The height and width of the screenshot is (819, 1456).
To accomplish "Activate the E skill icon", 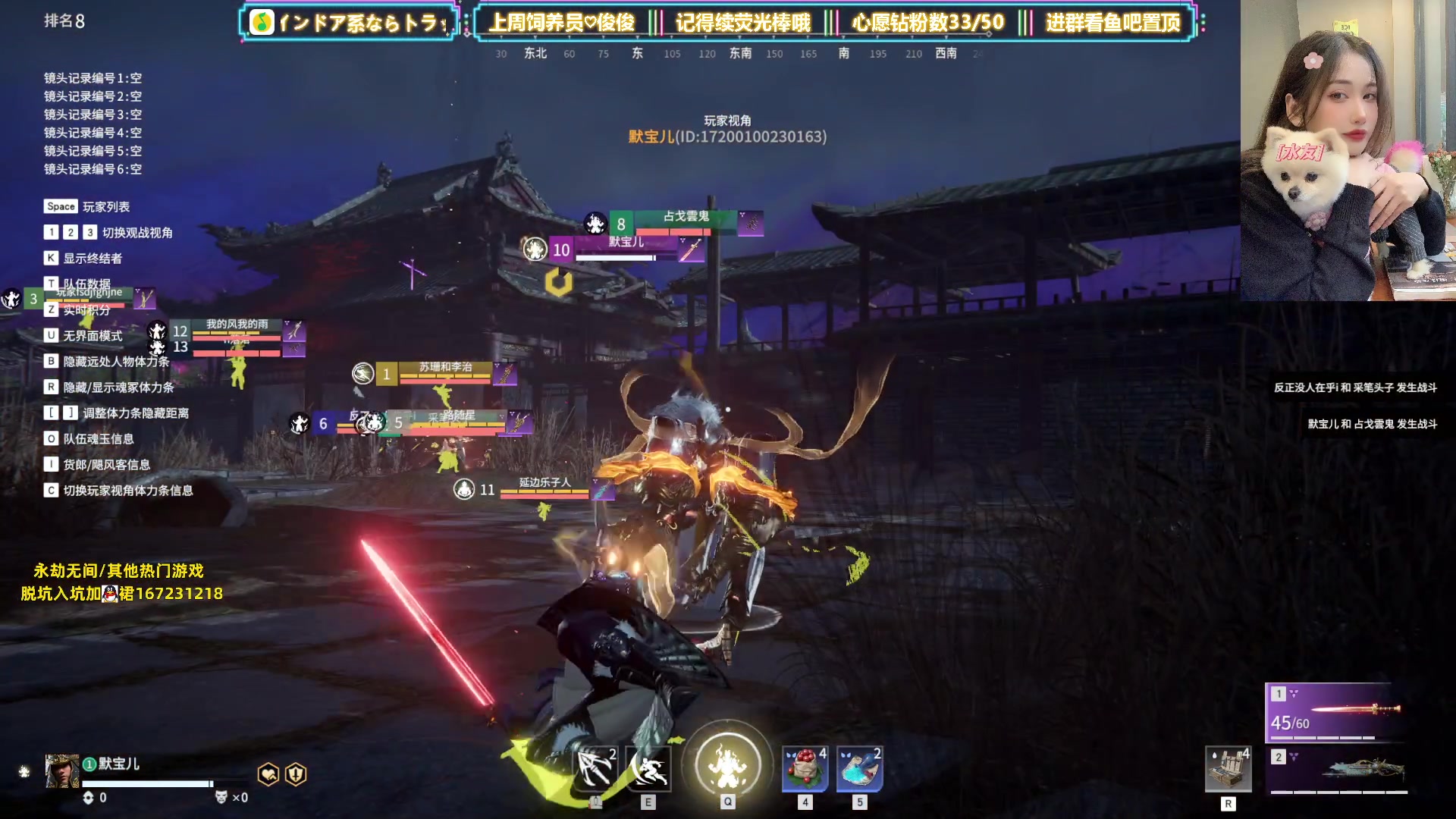I will point(648,767).
